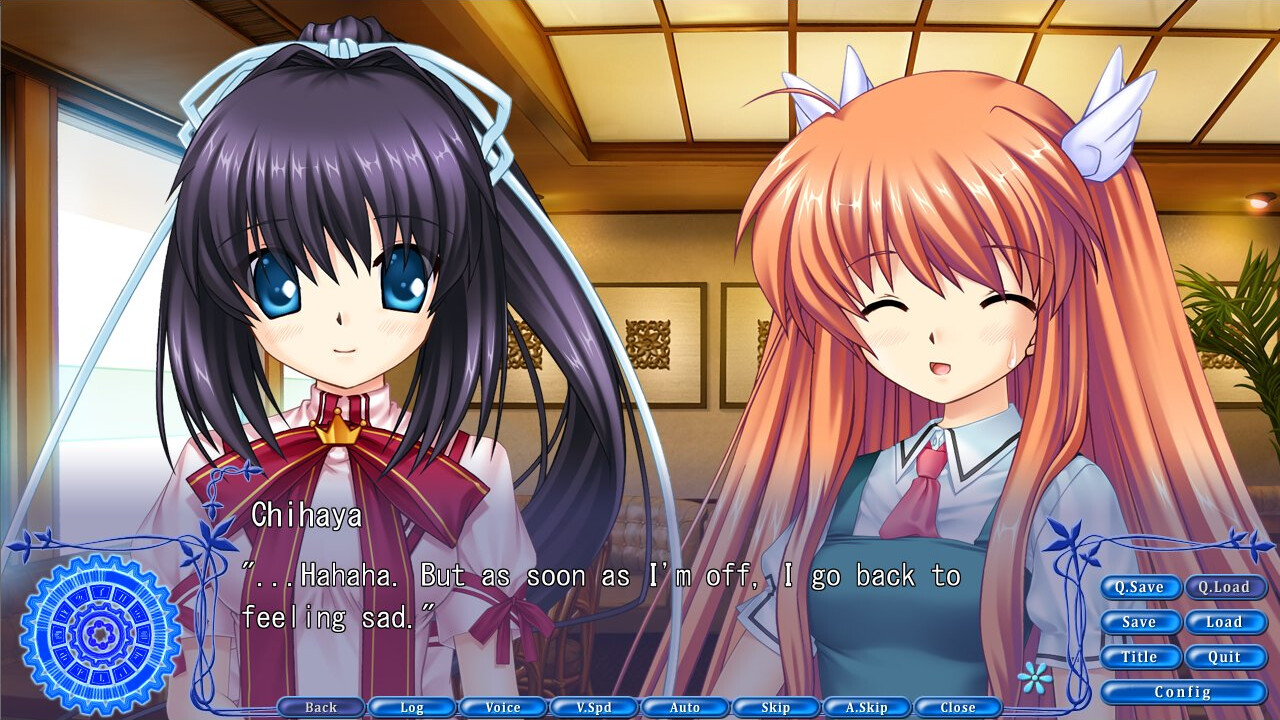Activate A.Skip fast-forwarding
This screenshot has width=1280, height=720.
[x=866, y=707]
